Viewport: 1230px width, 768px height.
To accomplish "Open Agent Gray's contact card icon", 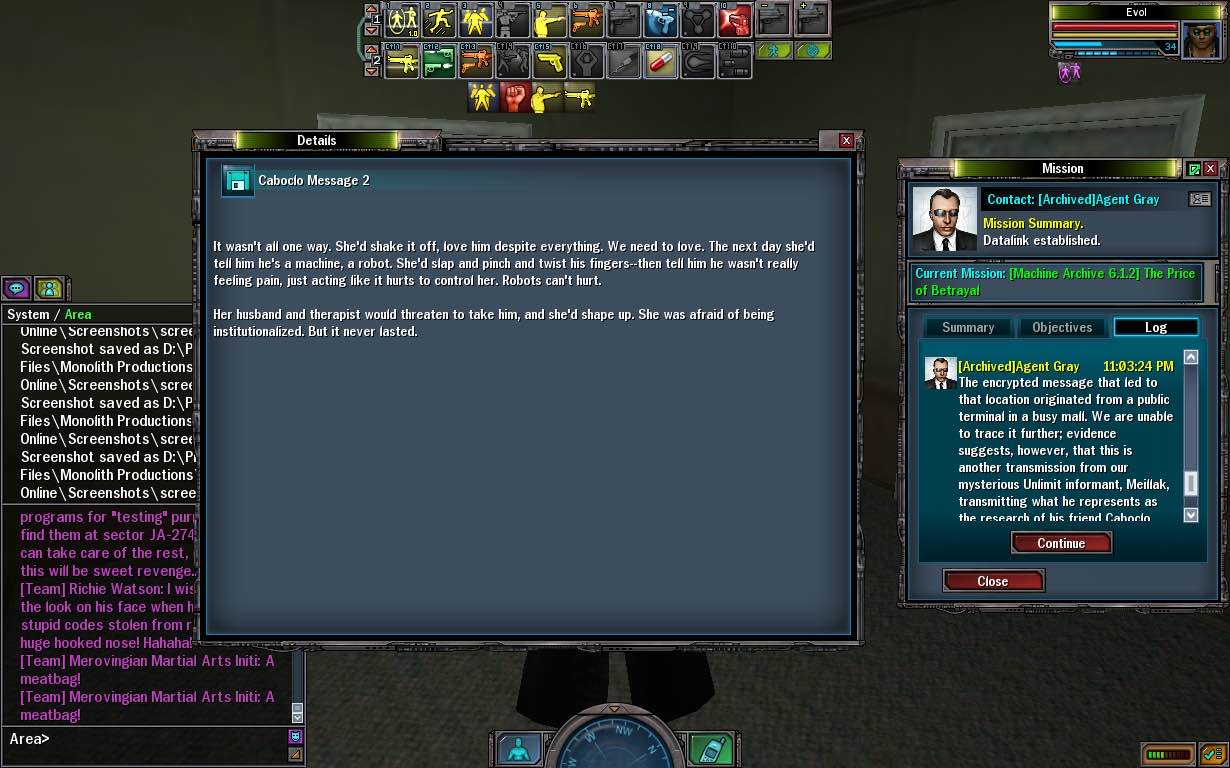I will [x=1199, y=200].
